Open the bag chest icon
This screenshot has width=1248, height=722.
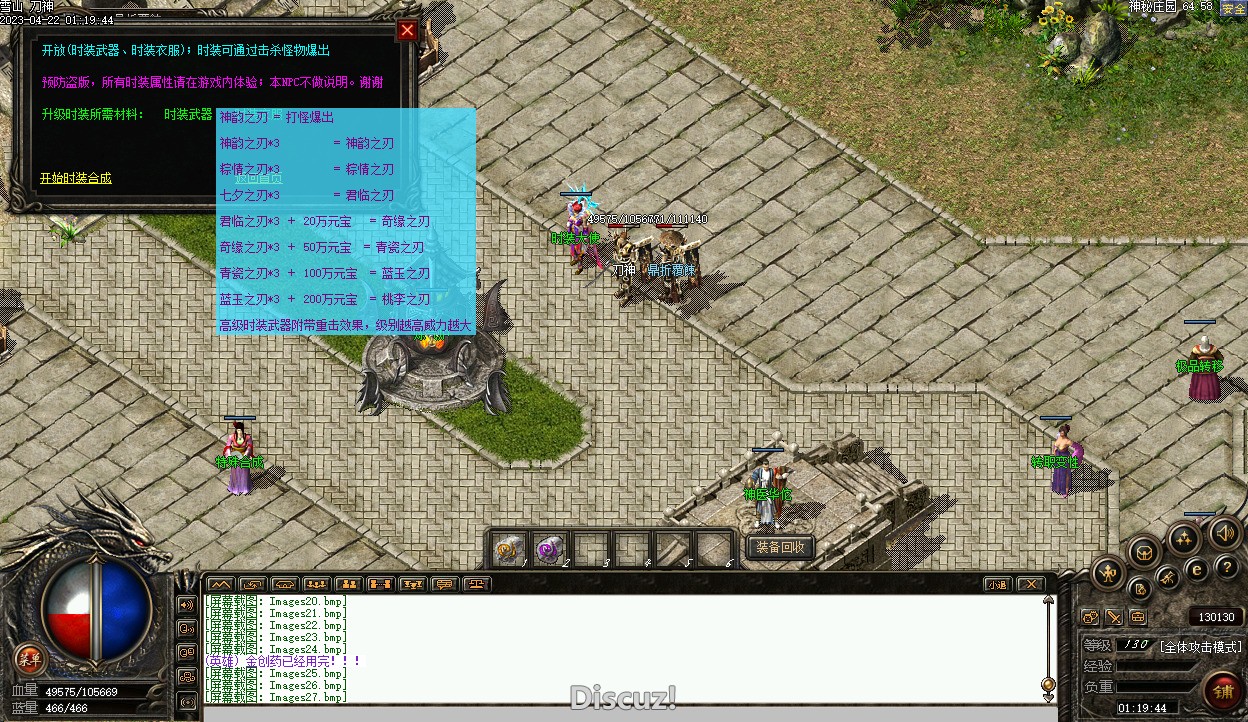click(1143, 551)
